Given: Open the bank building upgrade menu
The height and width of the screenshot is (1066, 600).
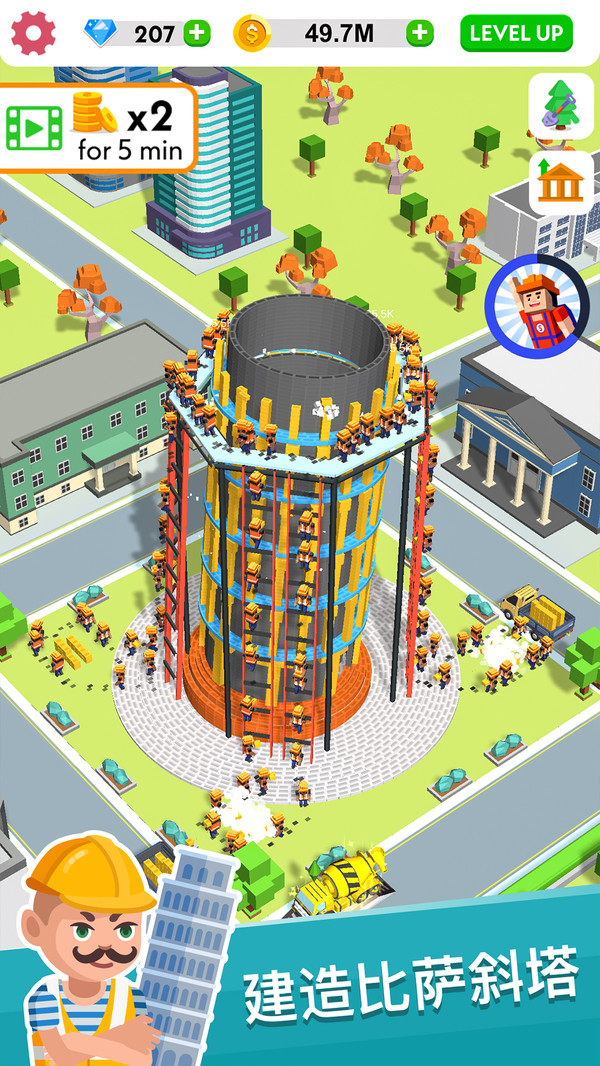Looking at the screenshot, I should pyautogui.click(x=561, y=181).
